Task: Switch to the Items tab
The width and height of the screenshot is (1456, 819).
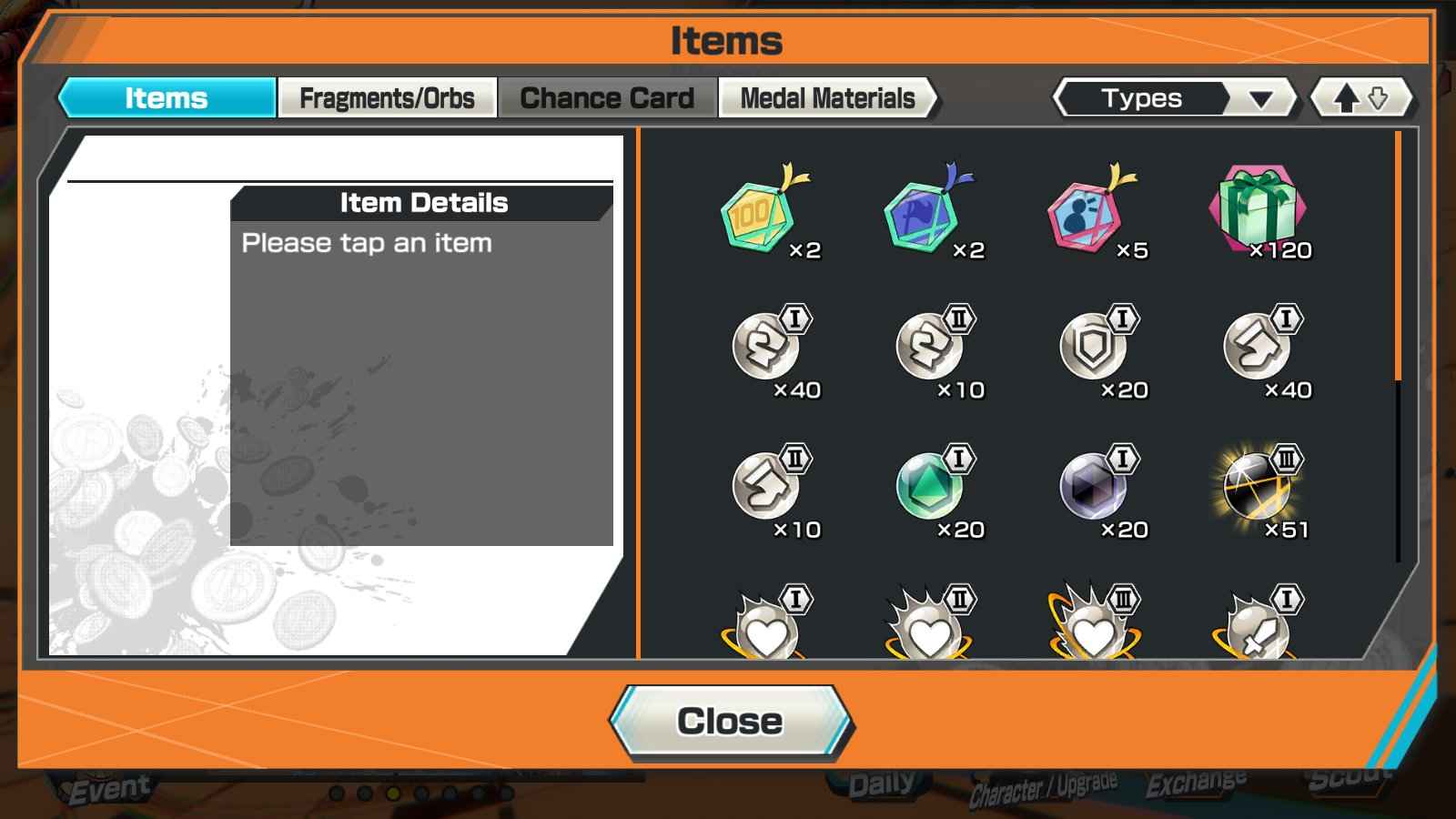Action: tap(167, 97)
